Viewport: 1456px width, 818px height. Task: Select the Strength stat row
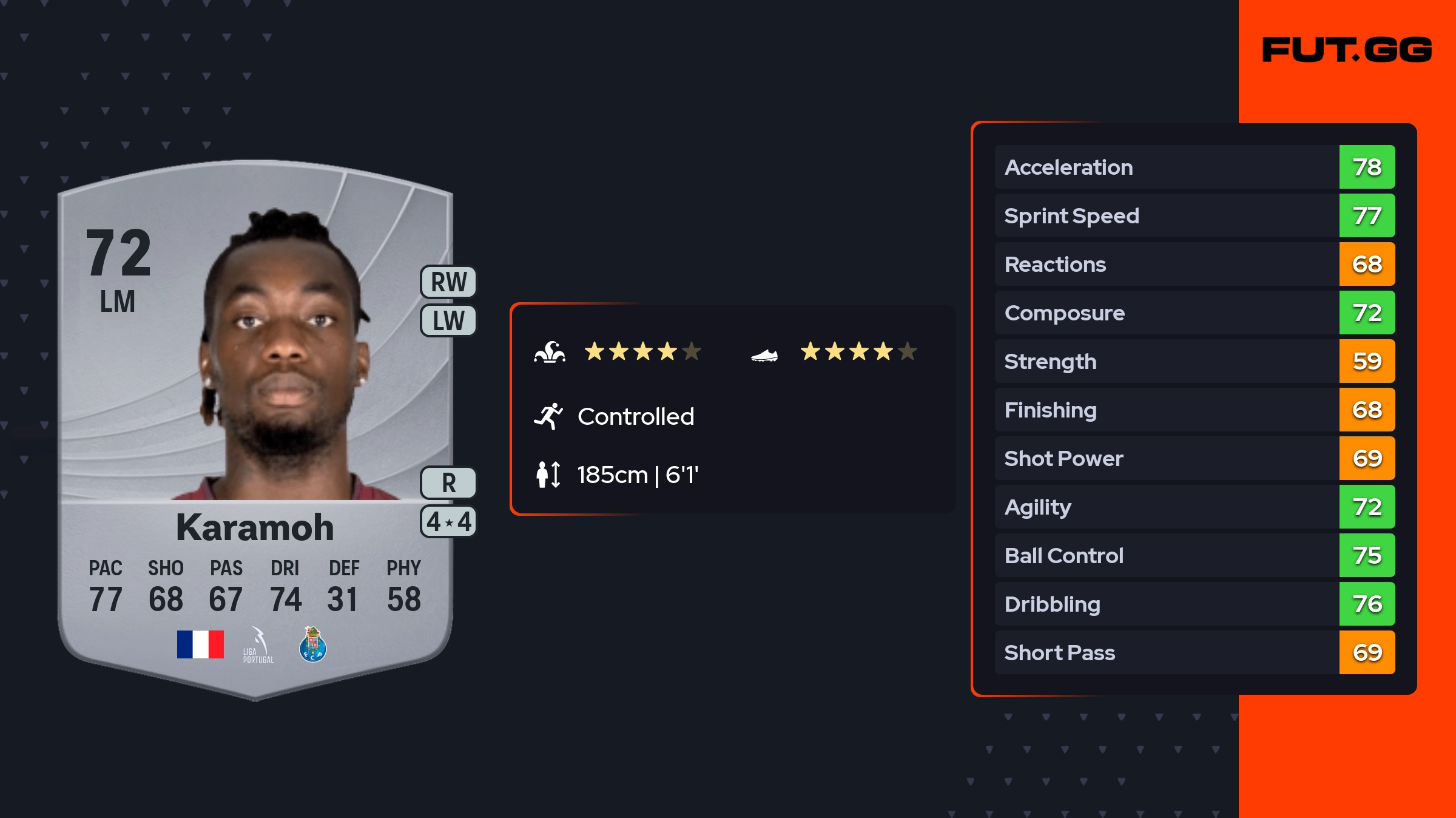1194,361
